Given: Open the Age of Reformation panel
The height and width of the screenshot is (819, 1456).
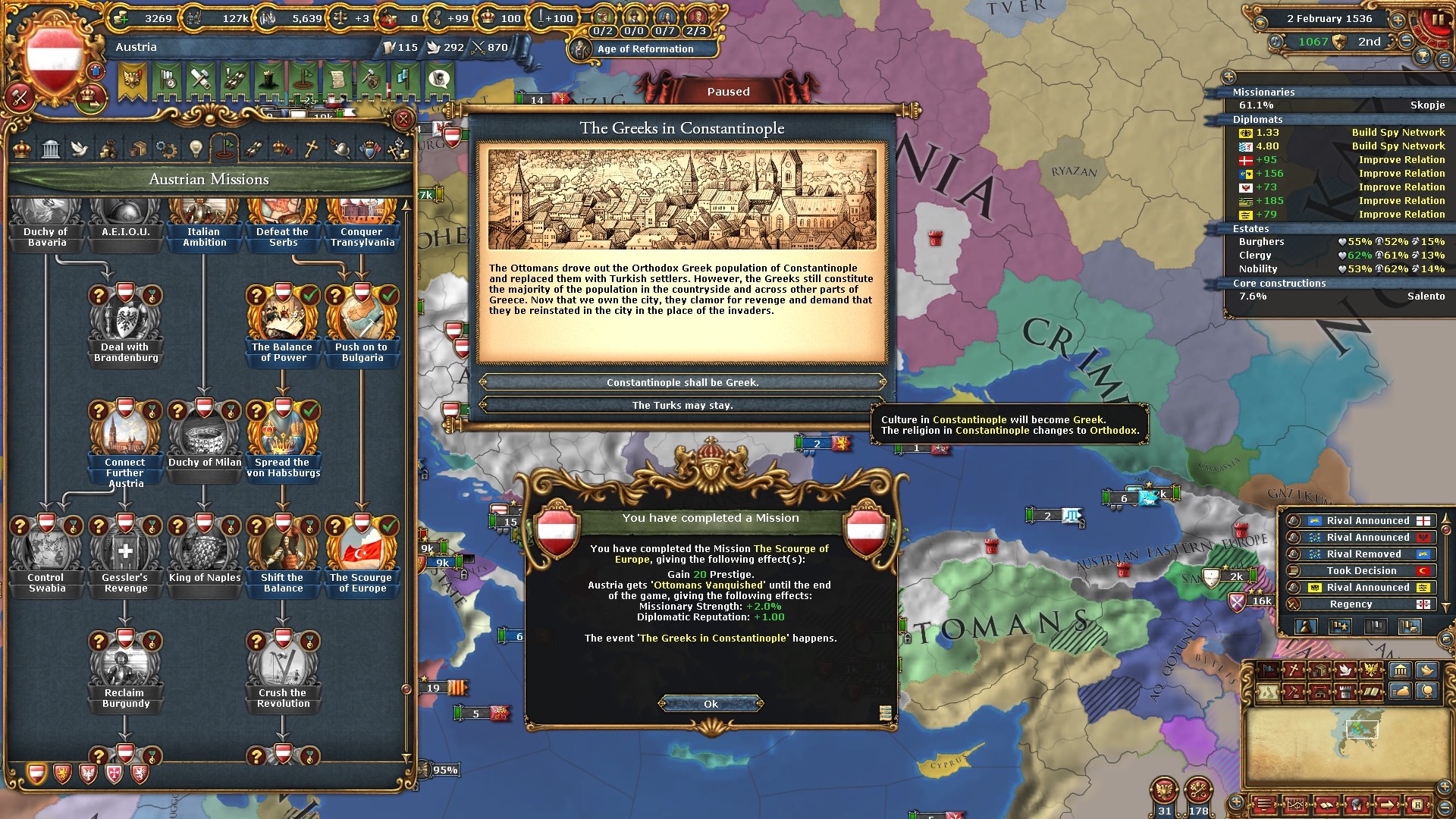Looking at the screenshot, I should point(645,49).
